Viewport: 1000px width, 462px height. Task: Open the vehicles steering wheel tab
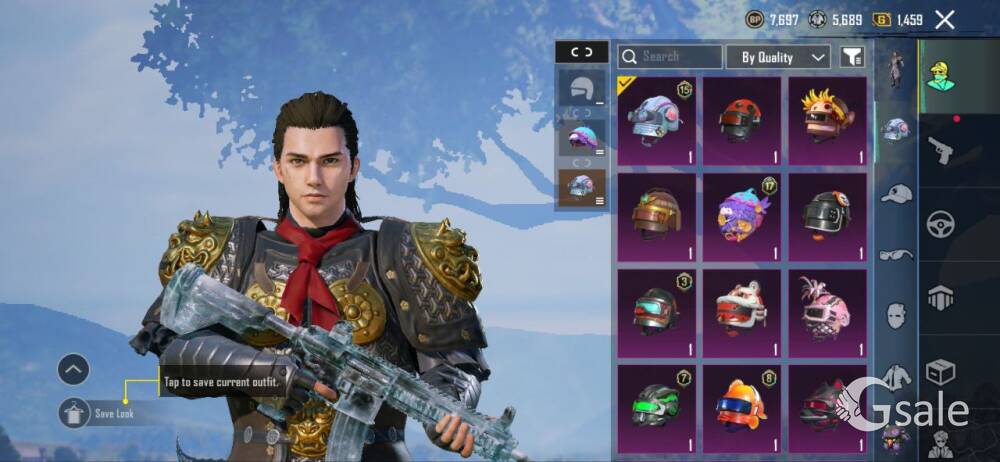(x=940, y=224)
